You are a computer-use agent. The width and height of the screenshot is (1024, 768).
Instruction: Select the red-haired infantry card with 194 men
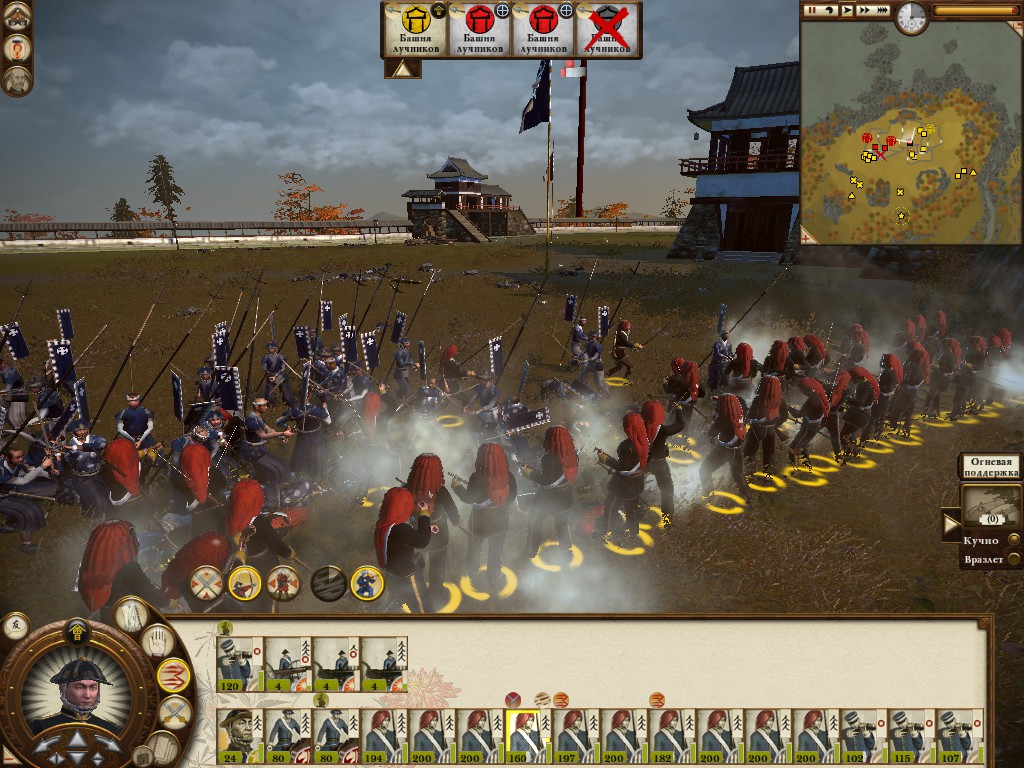tap(384, 736)
